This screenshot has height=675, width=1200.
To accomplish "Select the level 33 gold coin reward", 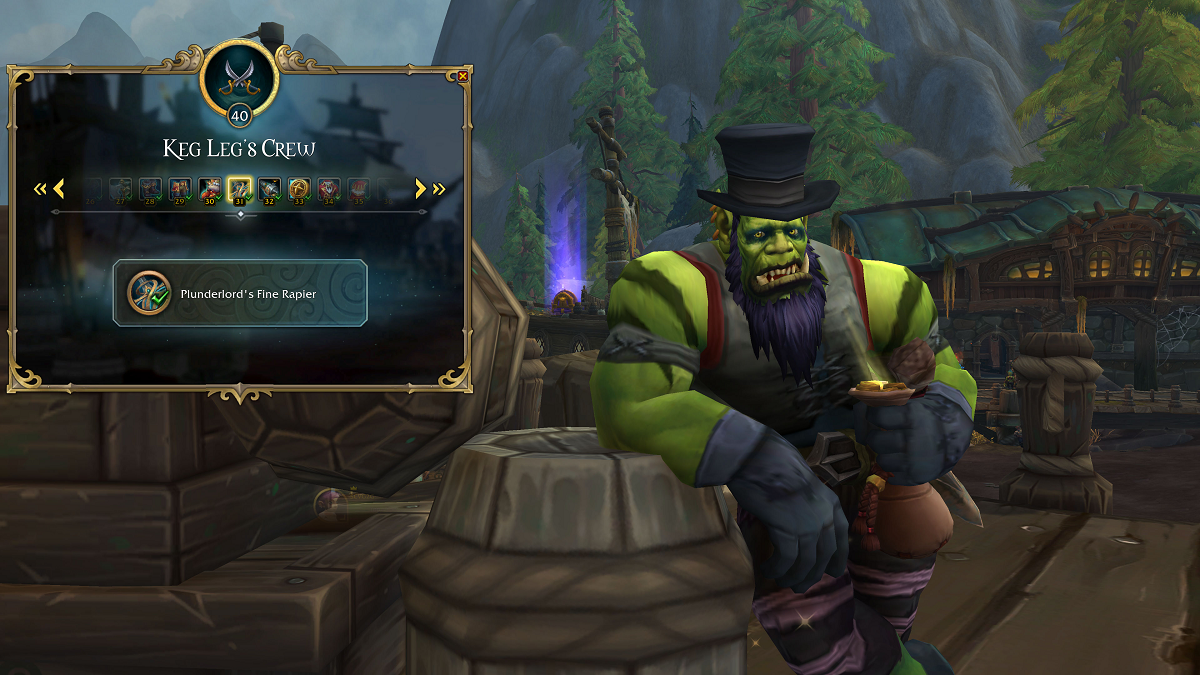I will point(299,188).
